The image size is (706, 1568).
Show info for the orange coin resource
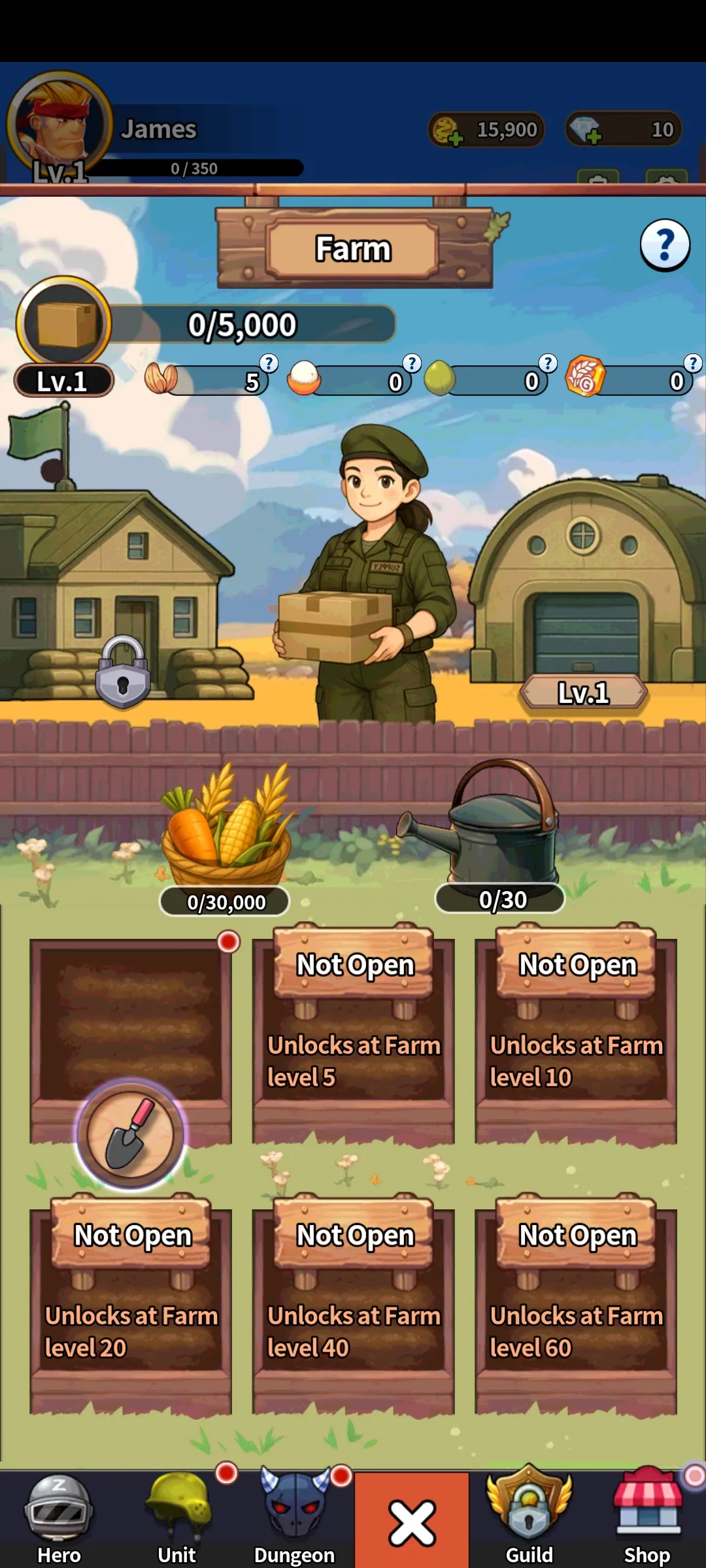click(x=692, y=363)
